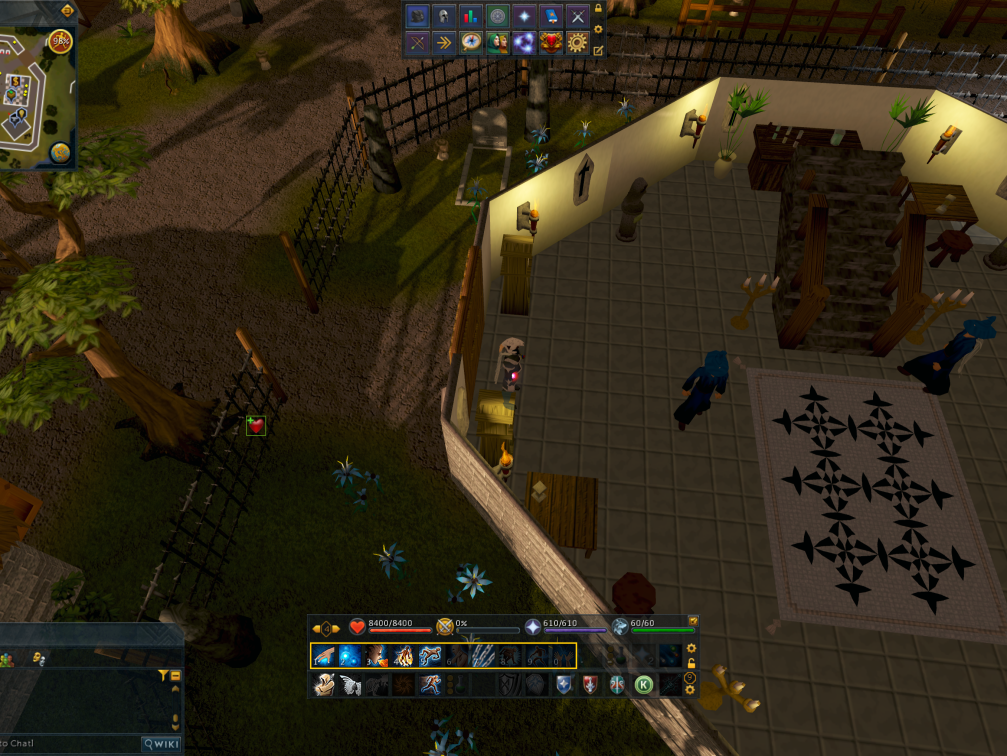The image size is (1007, 756).
Task: Click the crossed swords adrenaline icon
Action: click(445, 627)
